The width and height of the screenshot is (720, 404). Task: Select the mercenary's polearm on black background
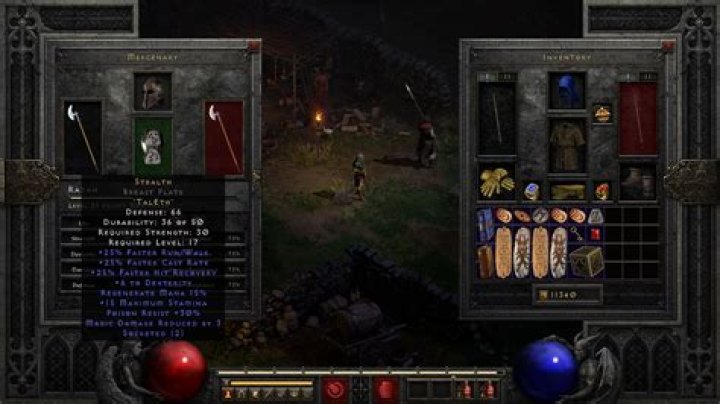(82, 135)
